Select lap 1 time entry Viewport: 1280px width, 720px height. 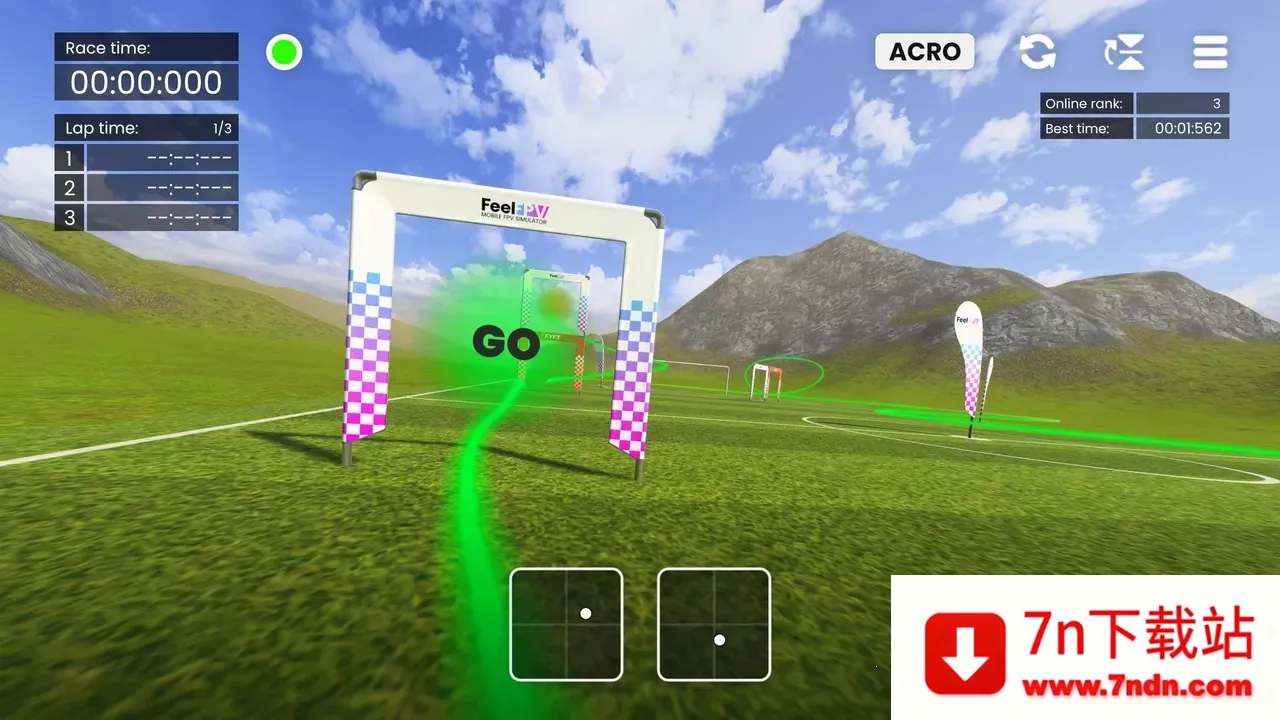click(x=146, y=157)
